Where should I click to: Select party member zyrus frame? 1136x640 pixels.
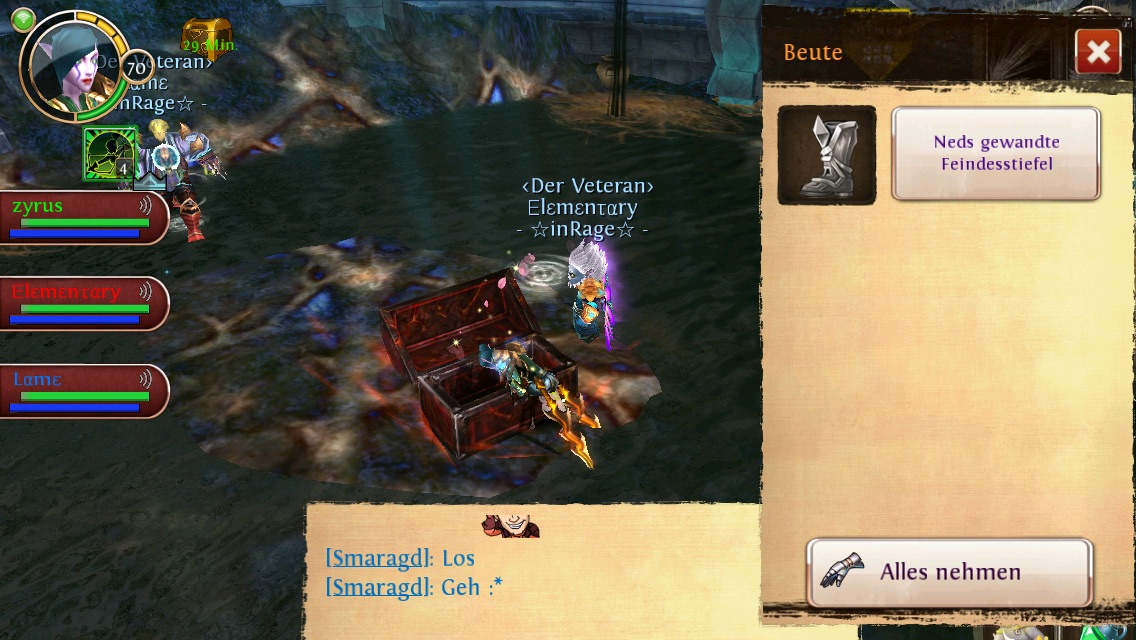83,218
